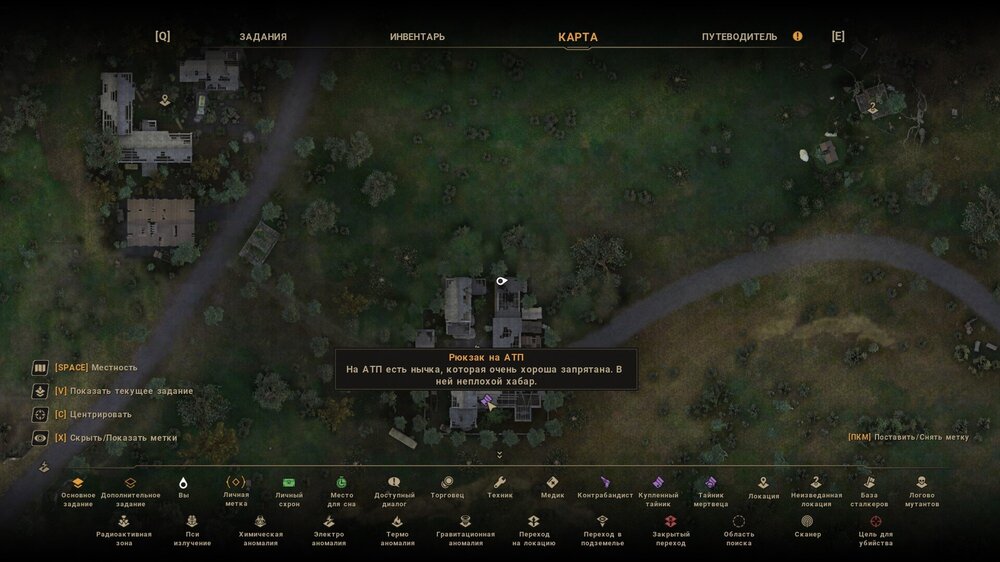
Task: Select the Техник legend entry
Action: tap(500, 483)
